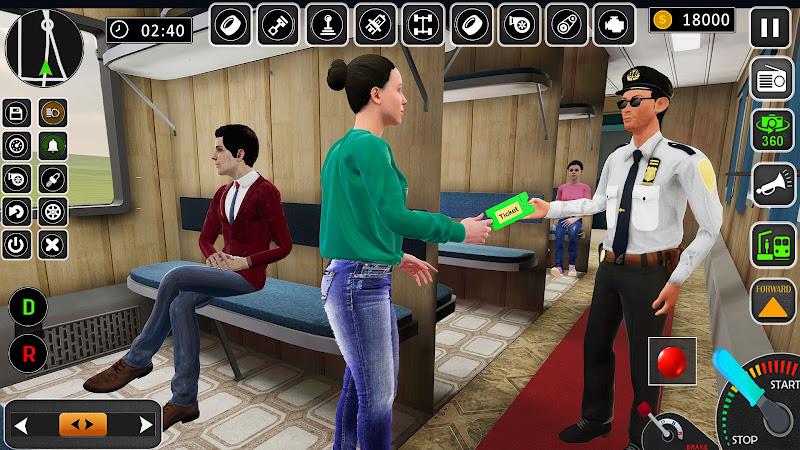The image size is (800, 450).
Task: Close the panel with the X icon
Action: [x=52, y=244]
